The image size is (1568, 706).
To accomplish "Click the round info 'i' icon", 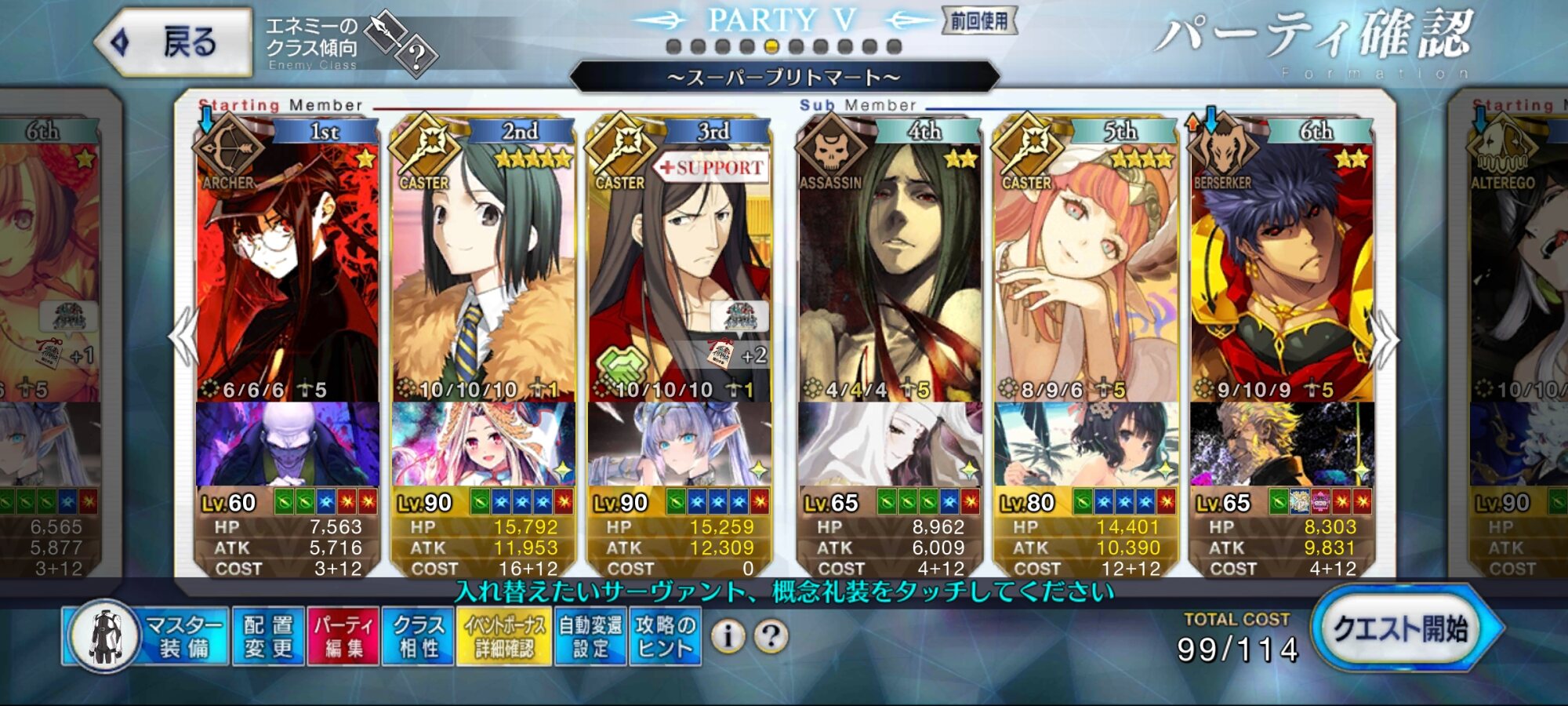I will tap(728, 636).
